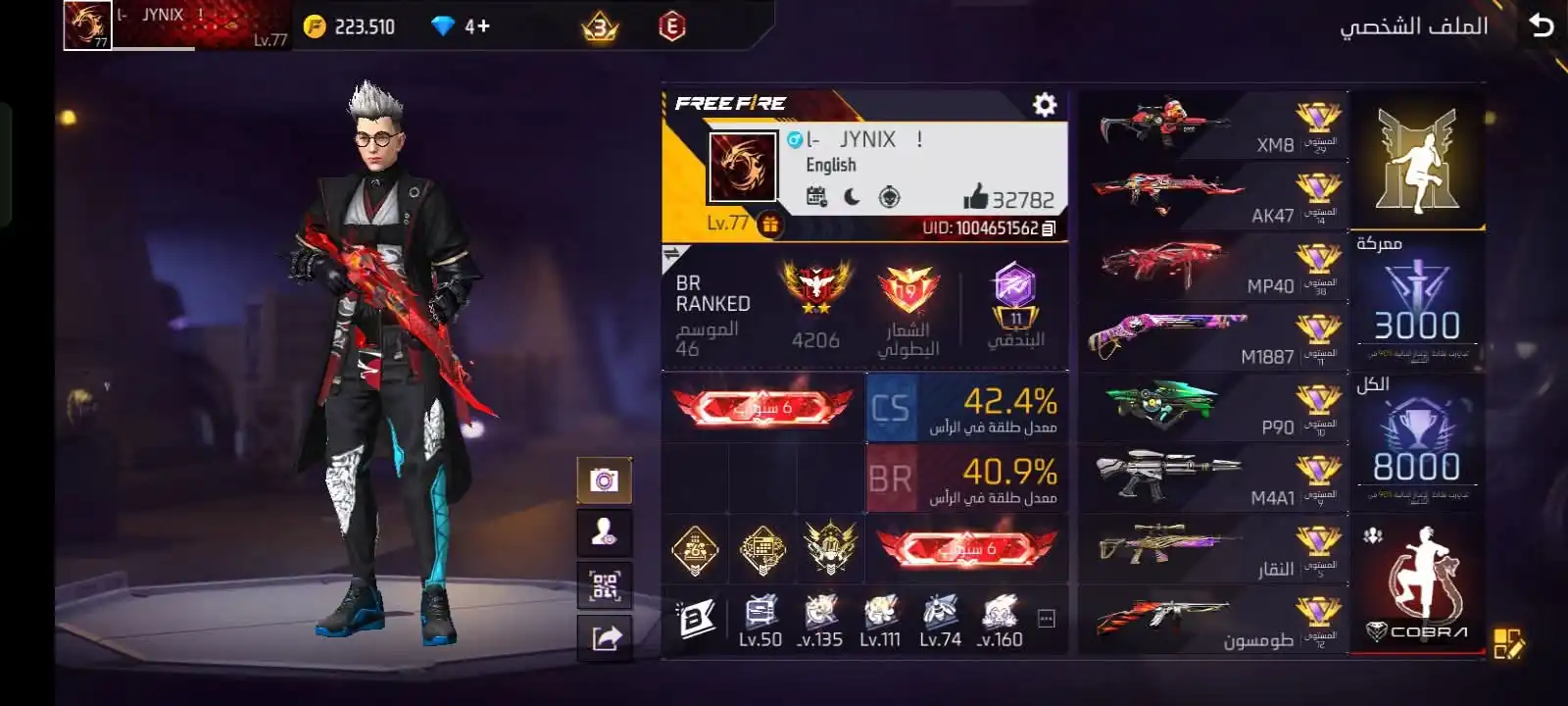This screenshot has width=1568, height=706.
Task: Open the Lv.74 bee pet icon
Action: click(937, 613)
